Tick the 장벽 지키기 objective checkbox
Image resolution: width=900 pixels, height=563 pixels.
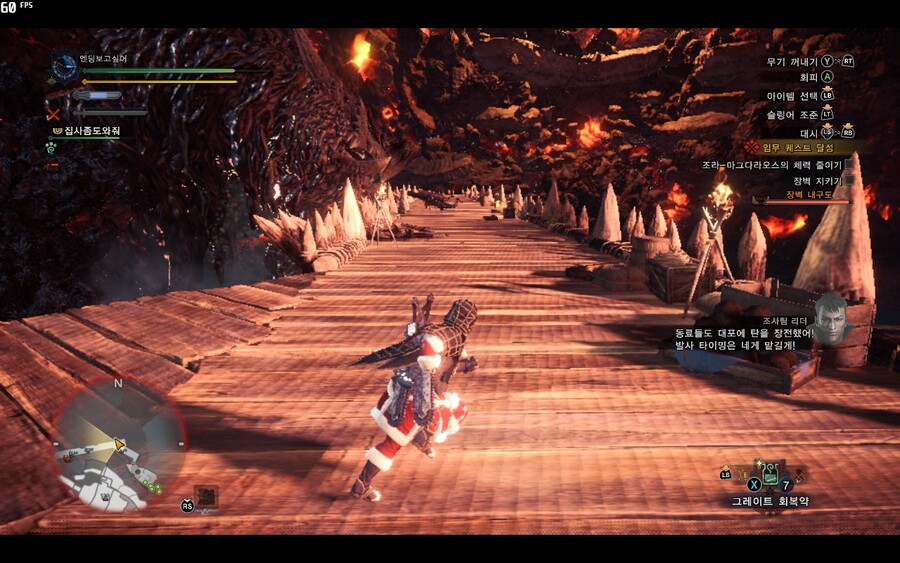pyautogui.click(x=850, y=181)
